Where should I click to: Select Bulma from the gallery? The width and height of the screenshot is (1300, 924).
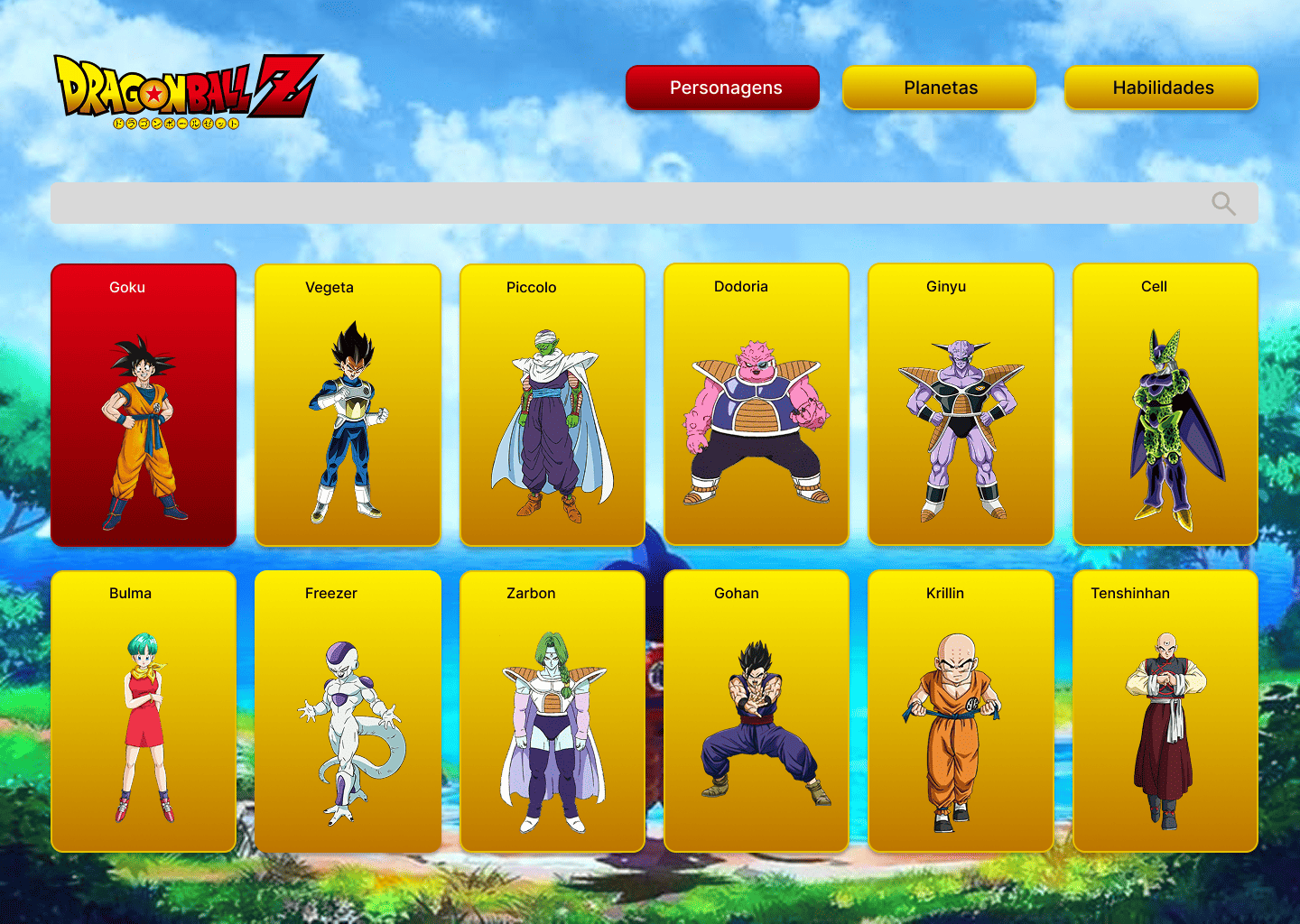pos(144,710)
